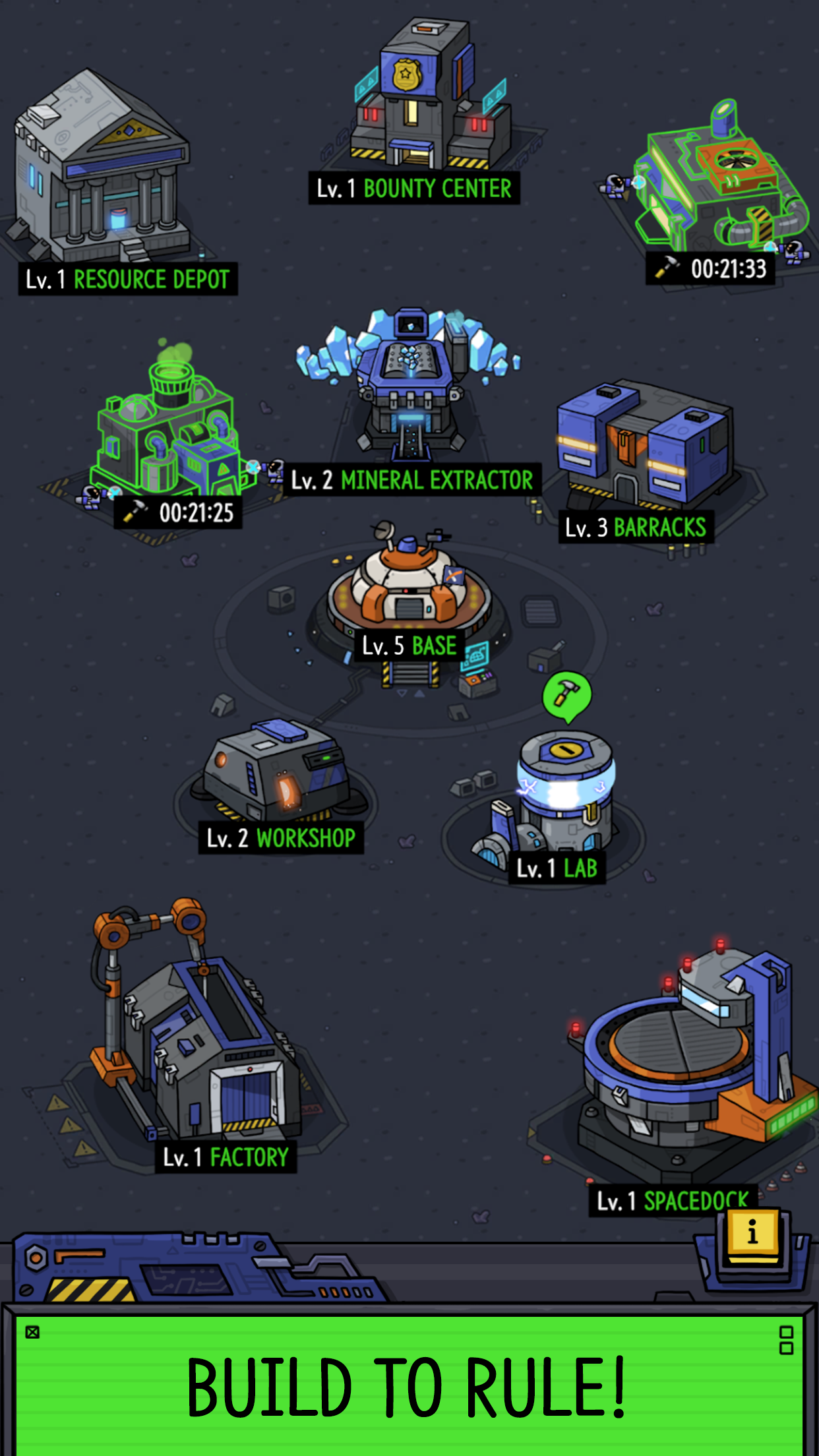Screen dimensions: 819x1456
Task: Select the Lv. 1 Resource Depot label
Action: point(128,280)
